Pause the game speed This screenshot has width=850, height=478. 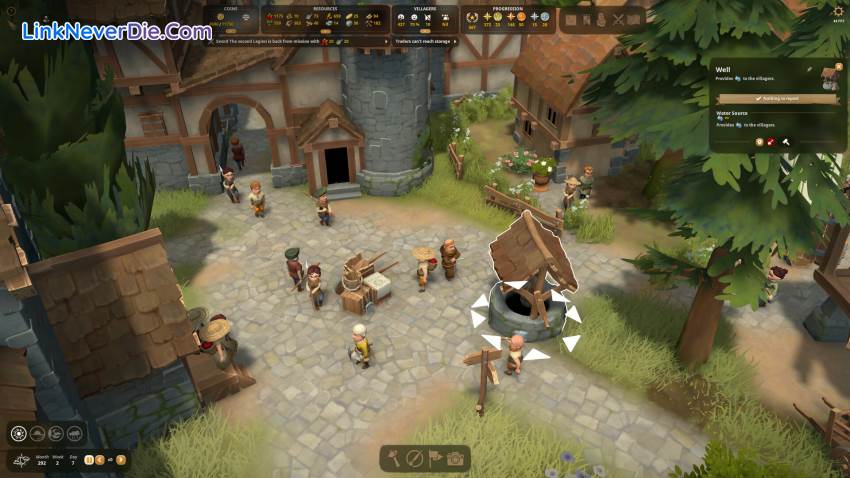pos(89,460)
